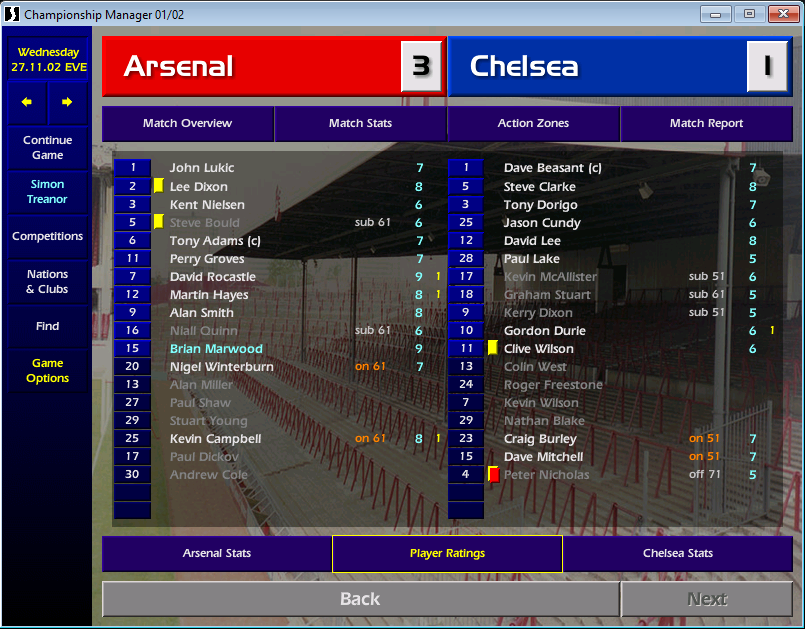
Task: Show the Action Zones view
Action: 533,124
